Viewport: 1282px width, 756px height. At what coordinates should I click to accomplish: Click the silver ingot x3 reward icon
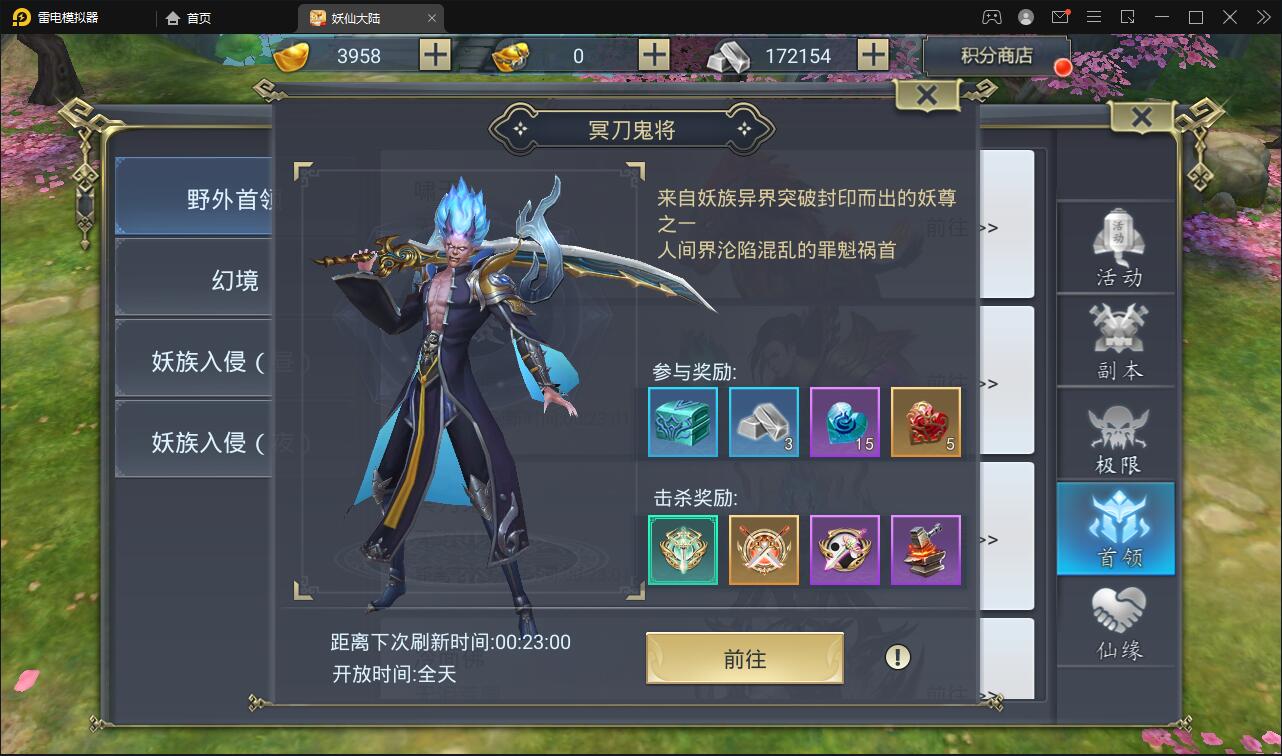(763, 422)
